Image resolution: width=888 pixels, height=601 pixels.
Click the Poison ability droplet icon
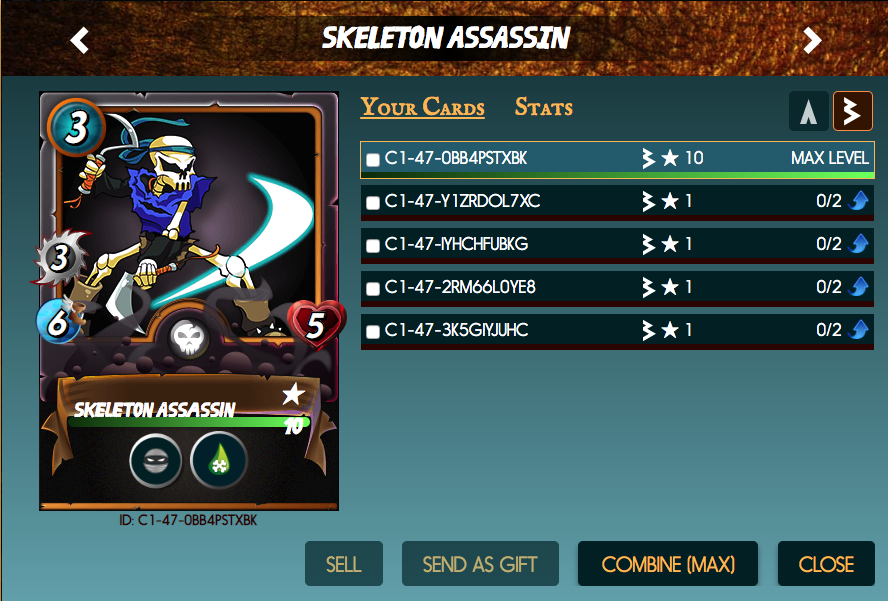coord(218,461)
